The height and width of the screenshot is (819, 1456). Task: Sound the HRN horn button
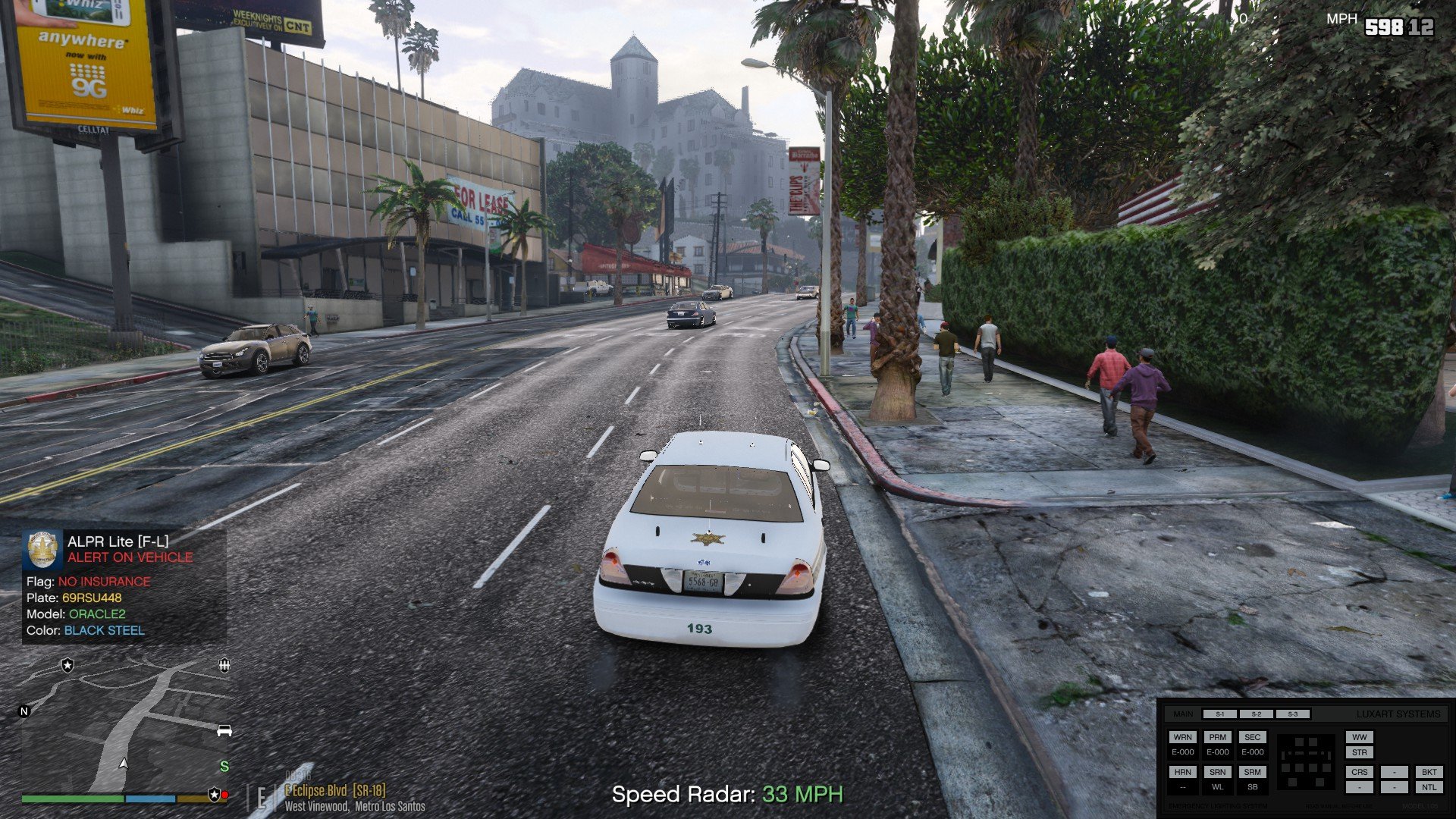tap(1182, 772)
